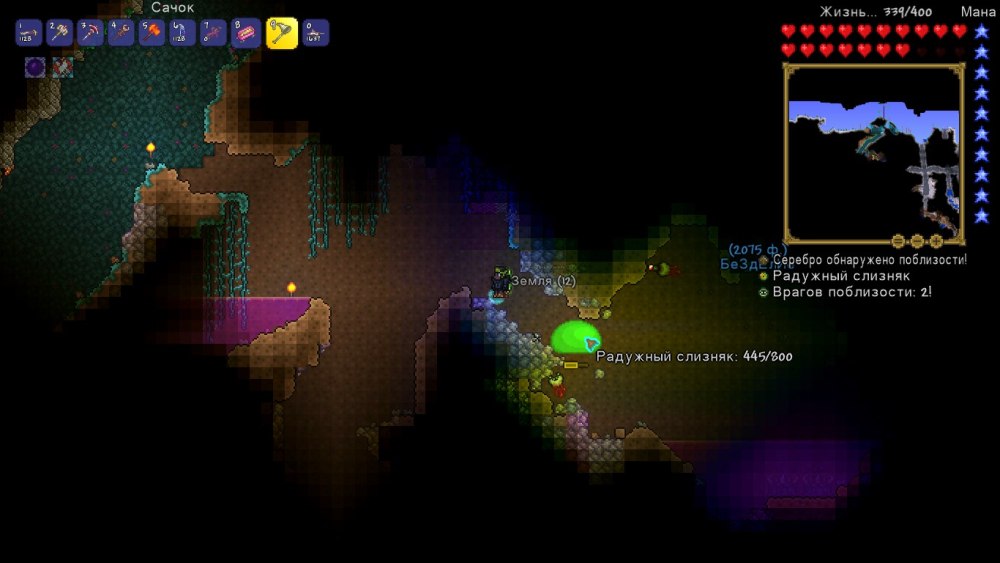Choose the item in hotbar slot 7
The image size is (1000, 563).
(x=214, y=33)
